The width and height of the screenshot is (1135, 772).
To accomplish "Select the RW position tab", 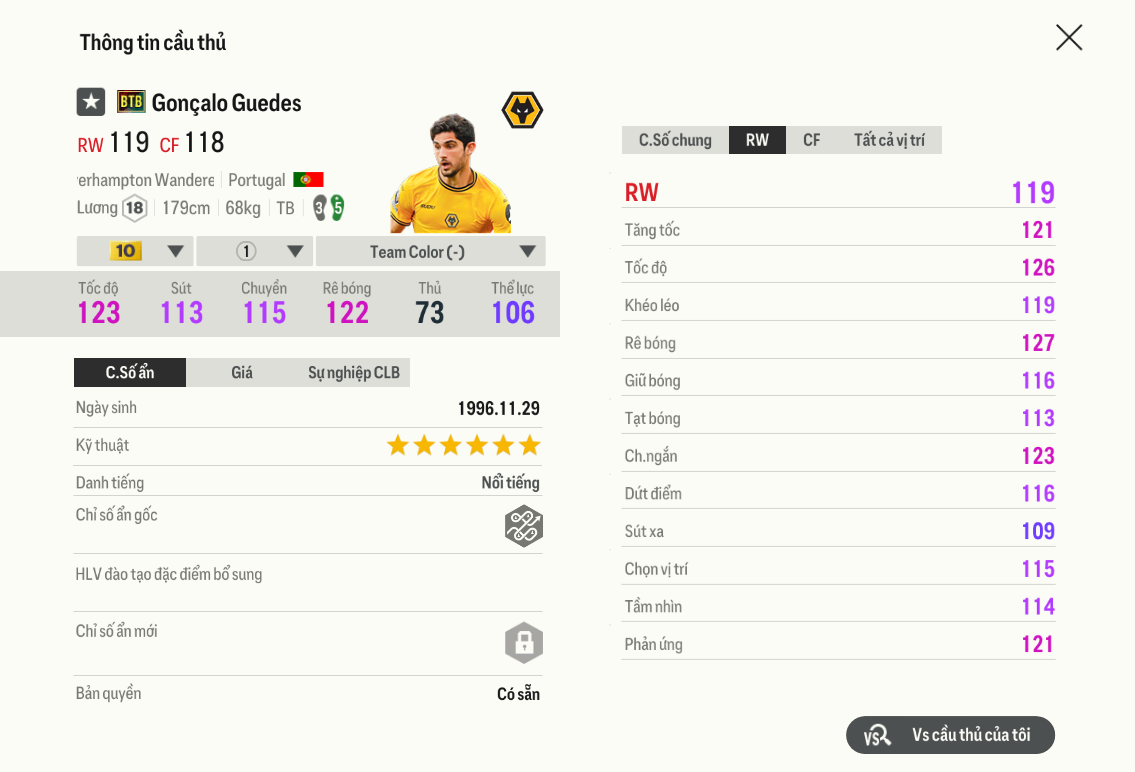I will click(757, 140).
